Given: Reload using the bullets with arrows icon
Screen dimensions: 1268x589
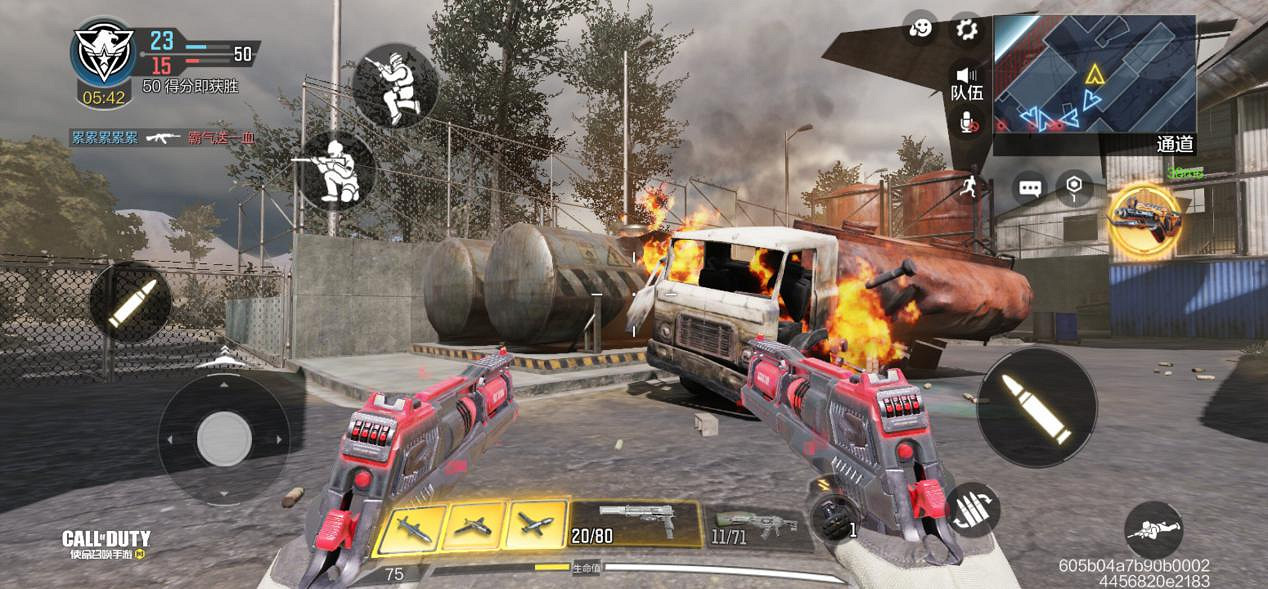Looking at the screenshot, I should 971,507.
